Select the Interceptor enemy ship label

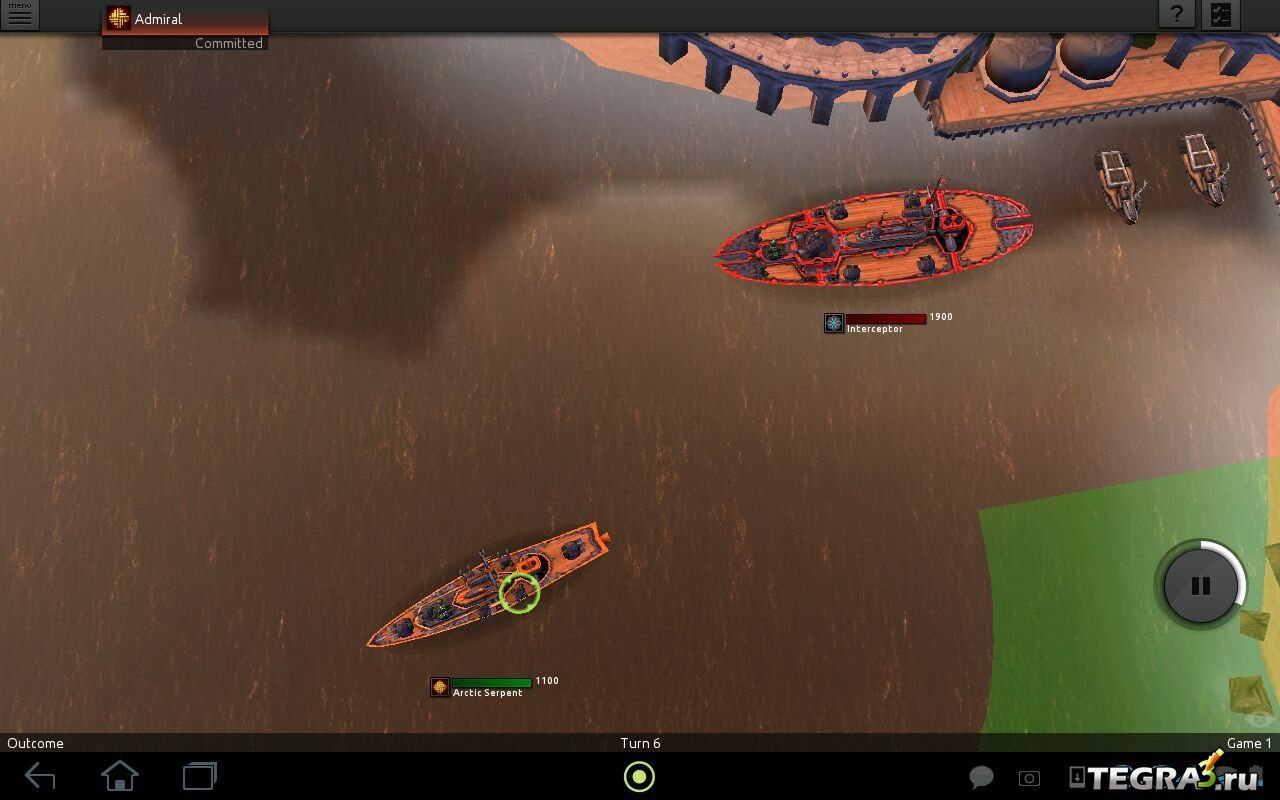click(x=874, y=328)
